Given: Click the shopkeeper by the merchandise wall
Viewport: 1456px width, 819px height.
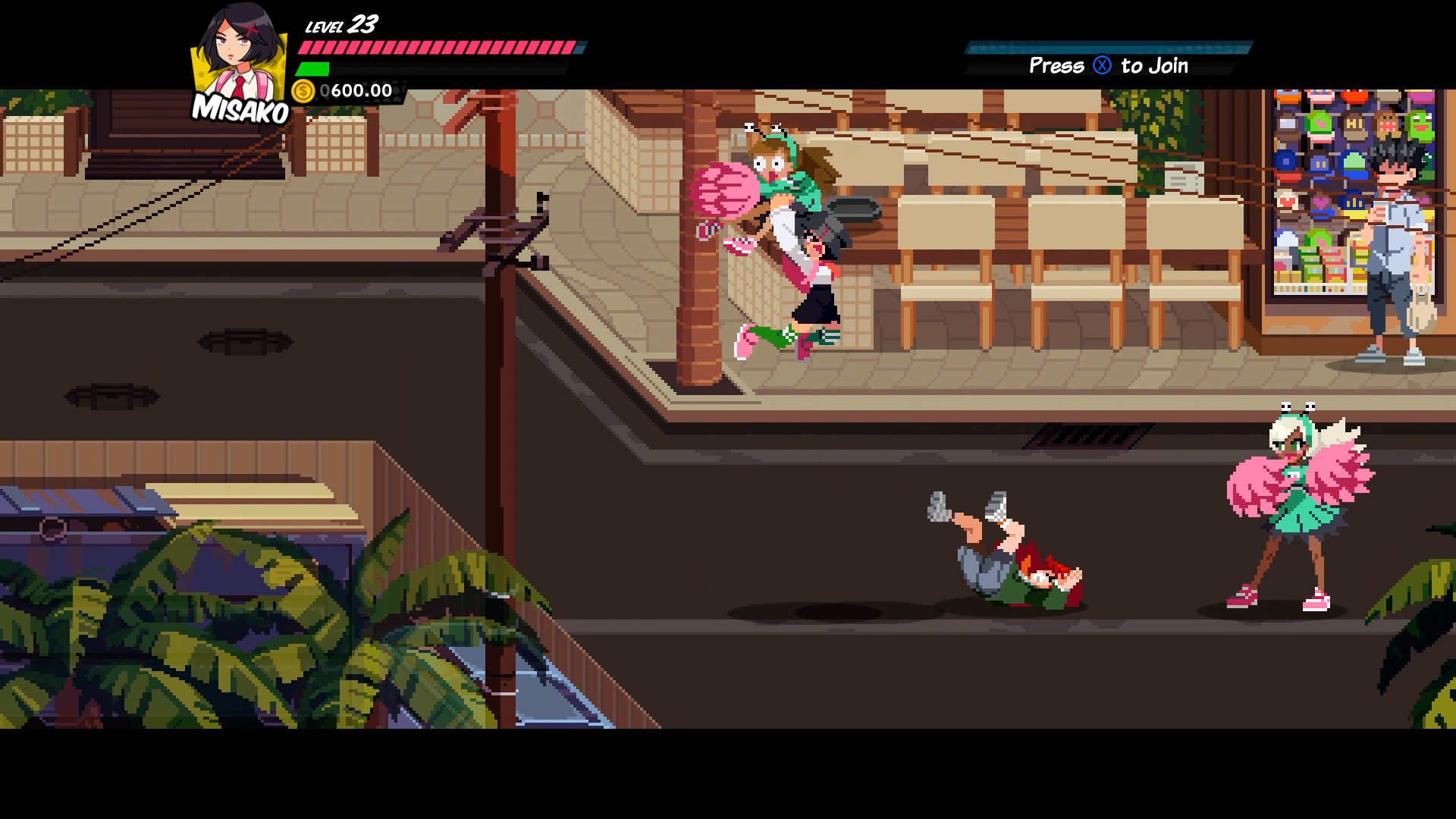Looking at the screenshot, I should tap(1395, 227).
